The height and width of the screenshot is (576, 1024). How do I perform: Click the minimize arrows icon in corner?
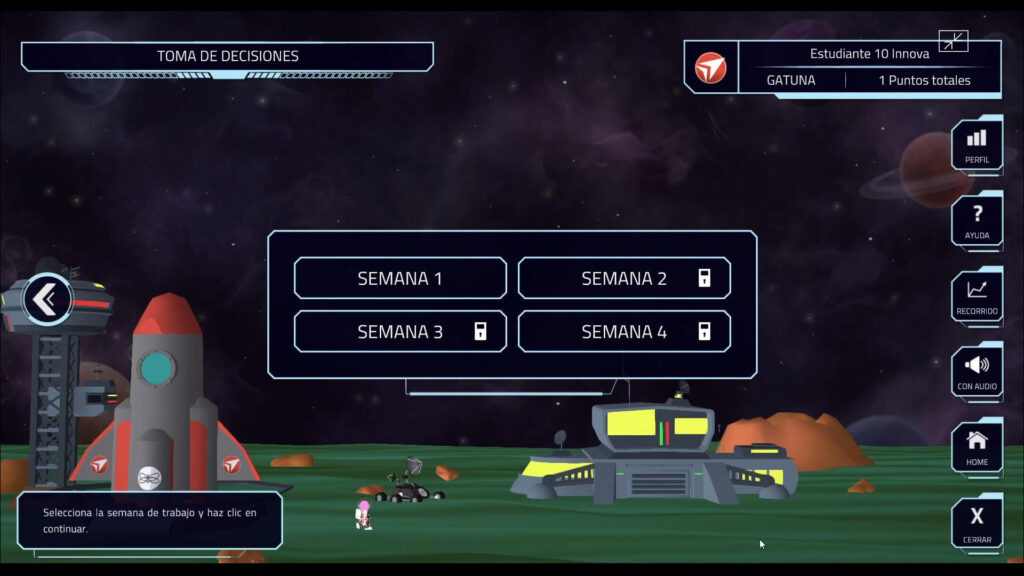pyautogui.click(x=953, y=41)
